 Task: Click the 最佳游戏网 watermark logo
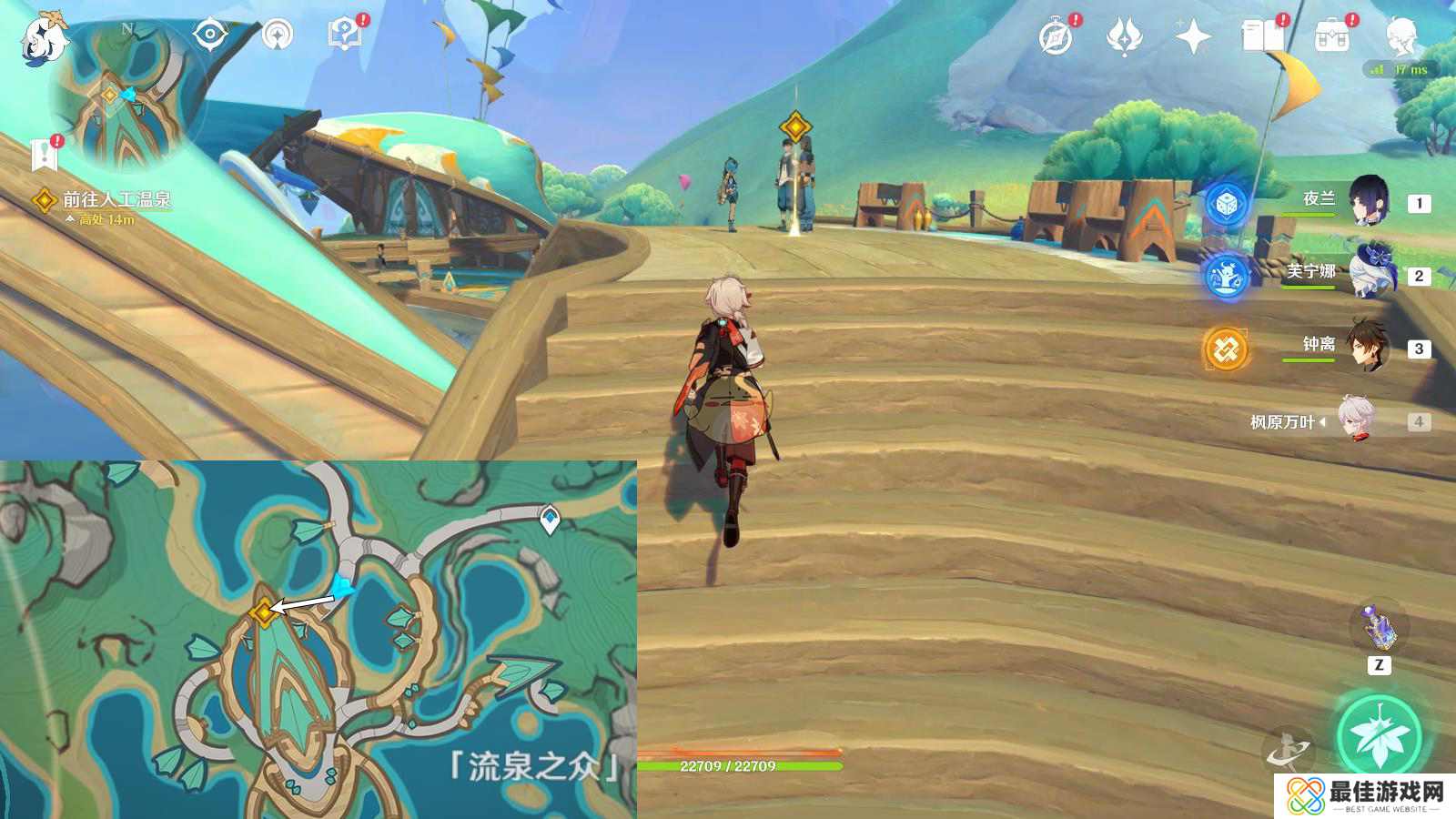[x=1365, y=796]
